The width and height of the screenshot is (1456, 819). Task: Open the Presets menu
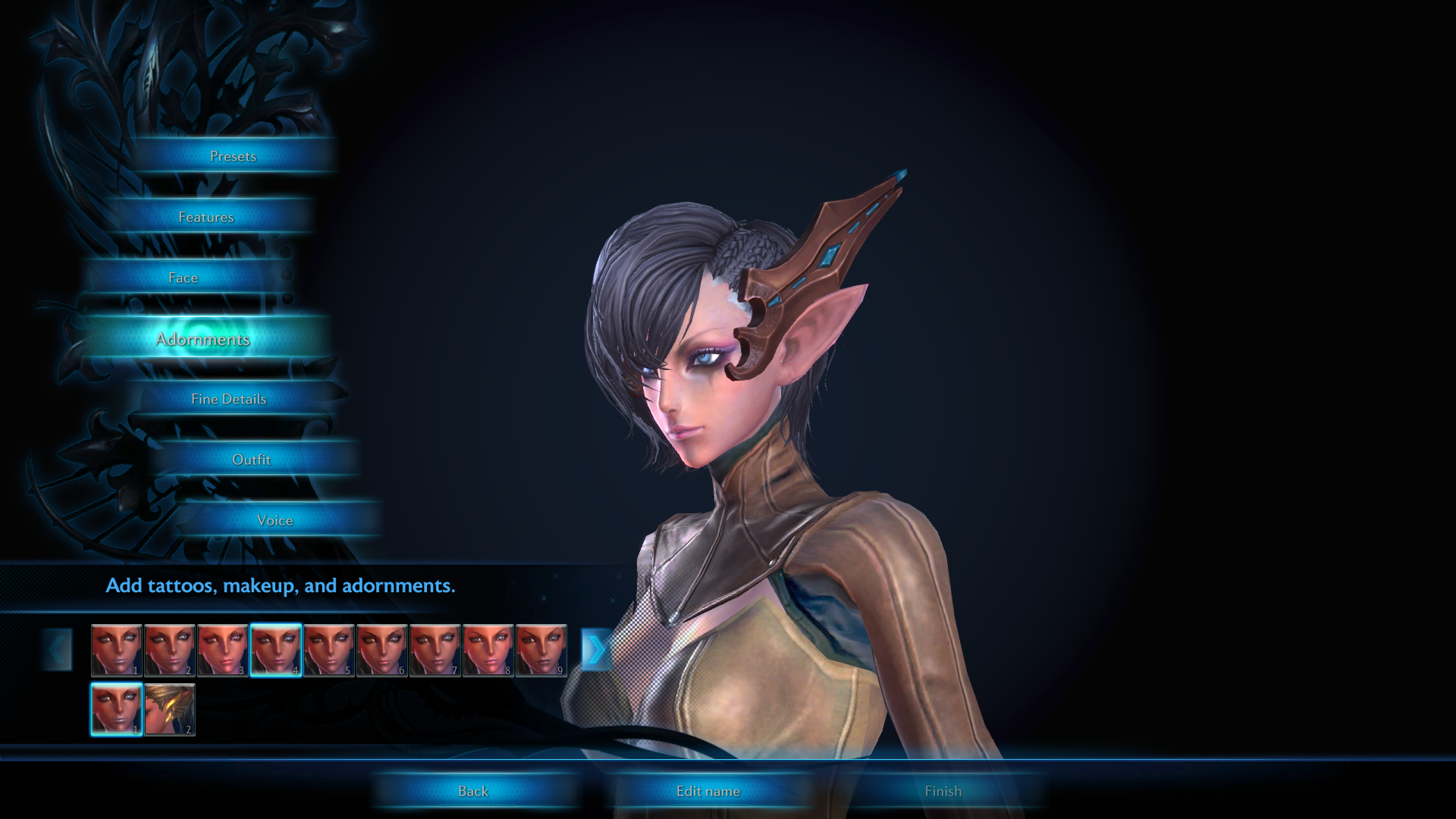point(233,156)
